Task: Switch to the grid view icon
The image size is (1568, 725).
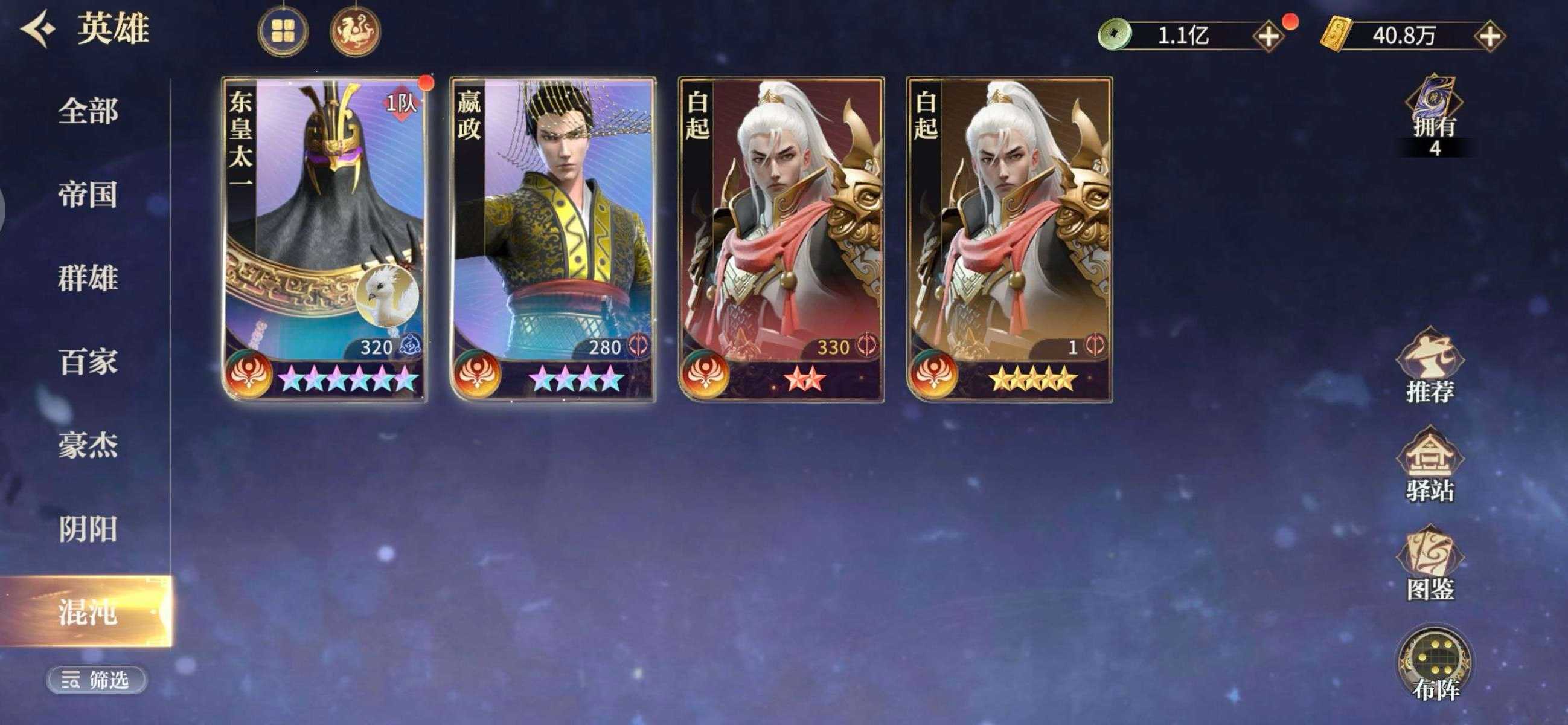Action: point(283,31)
